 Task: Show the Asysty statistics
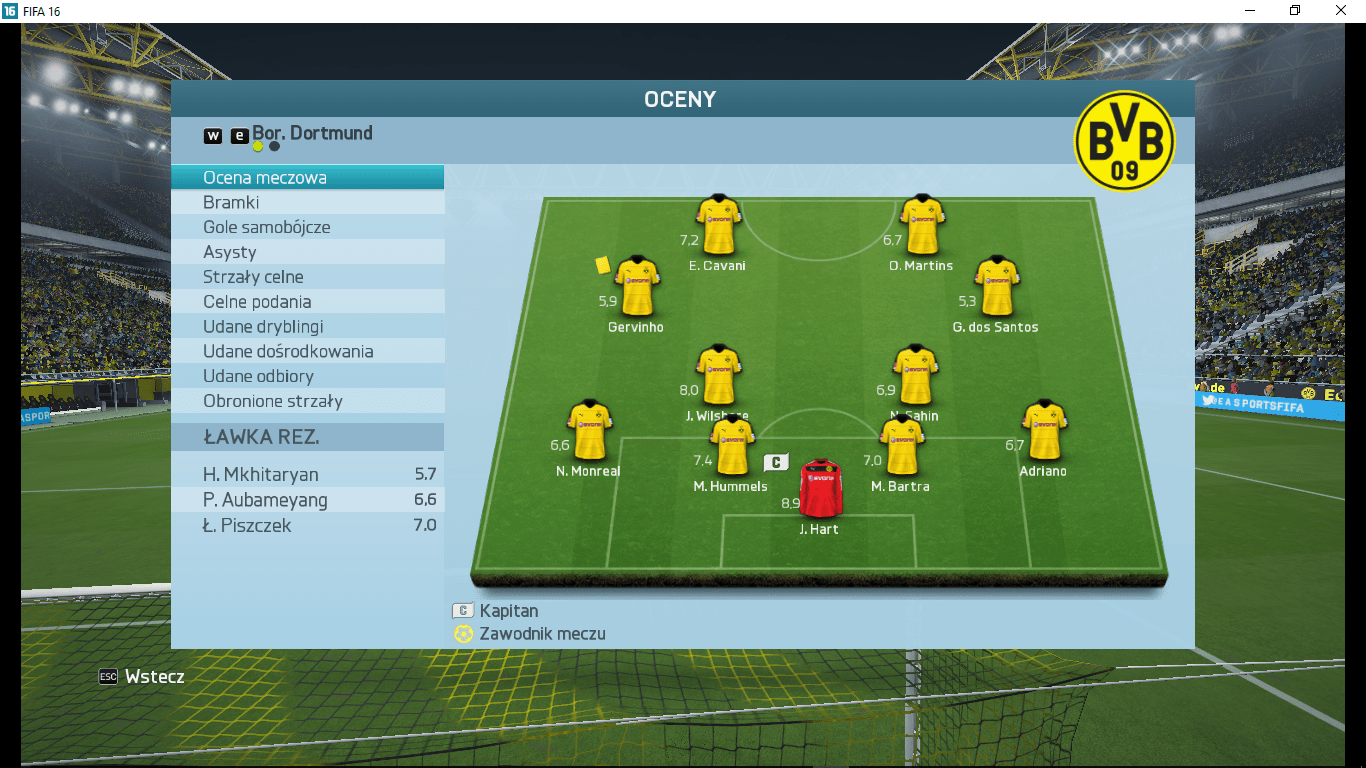(x=307, y=252)
